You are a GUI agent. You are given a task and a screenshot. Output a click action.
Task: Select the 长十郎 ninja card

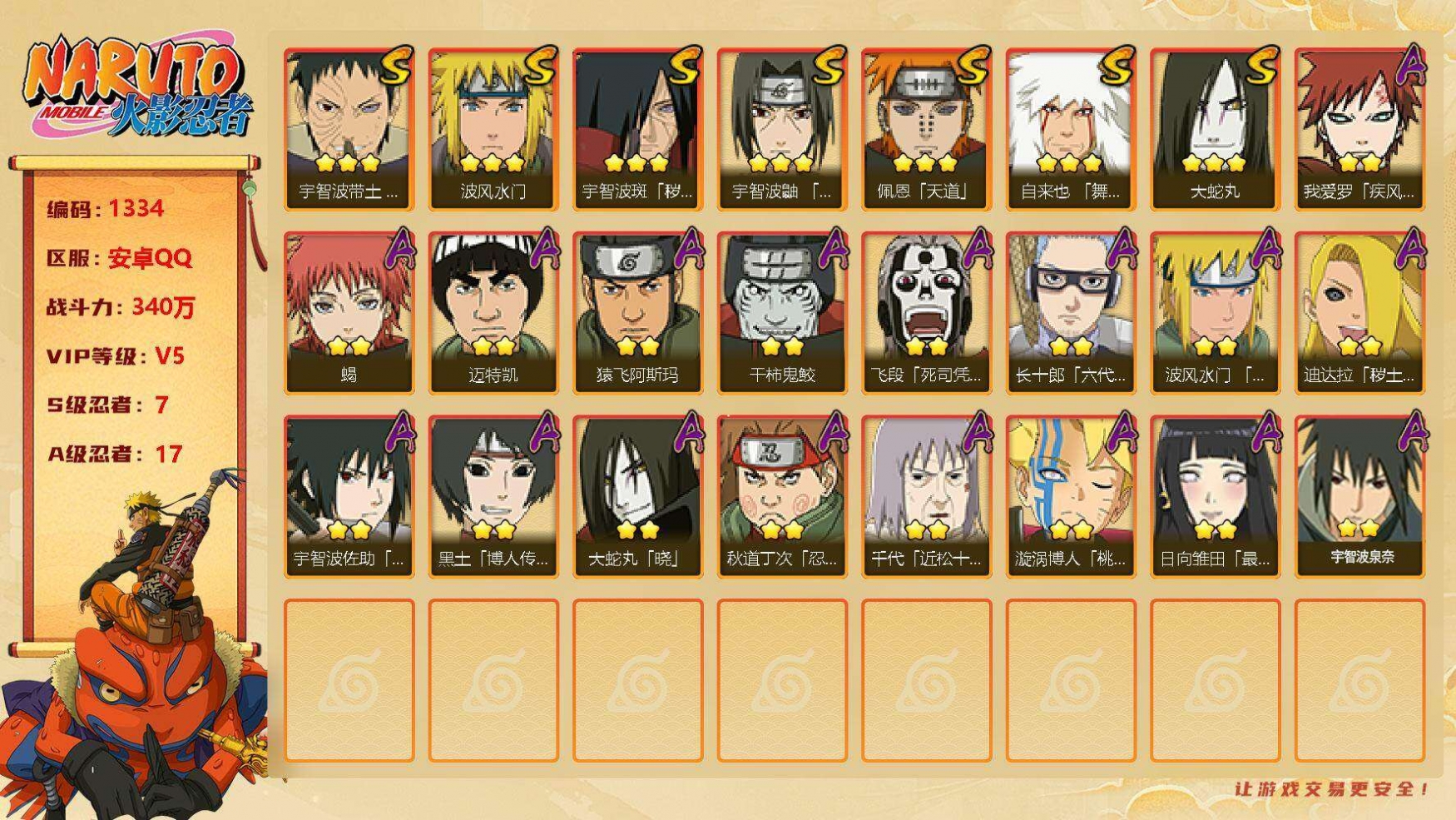[1070, 312]
